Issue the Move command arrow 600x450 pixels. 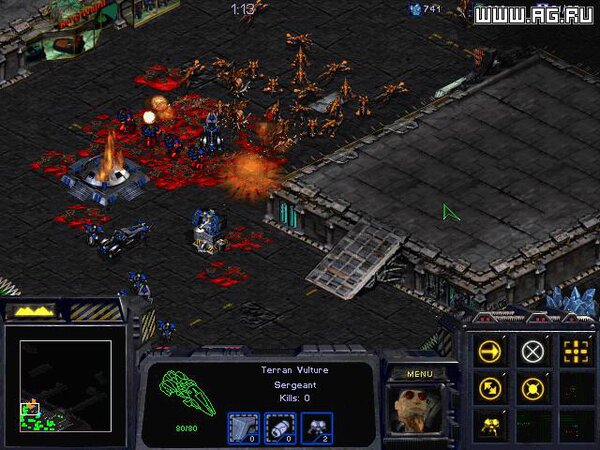point(490,351)
